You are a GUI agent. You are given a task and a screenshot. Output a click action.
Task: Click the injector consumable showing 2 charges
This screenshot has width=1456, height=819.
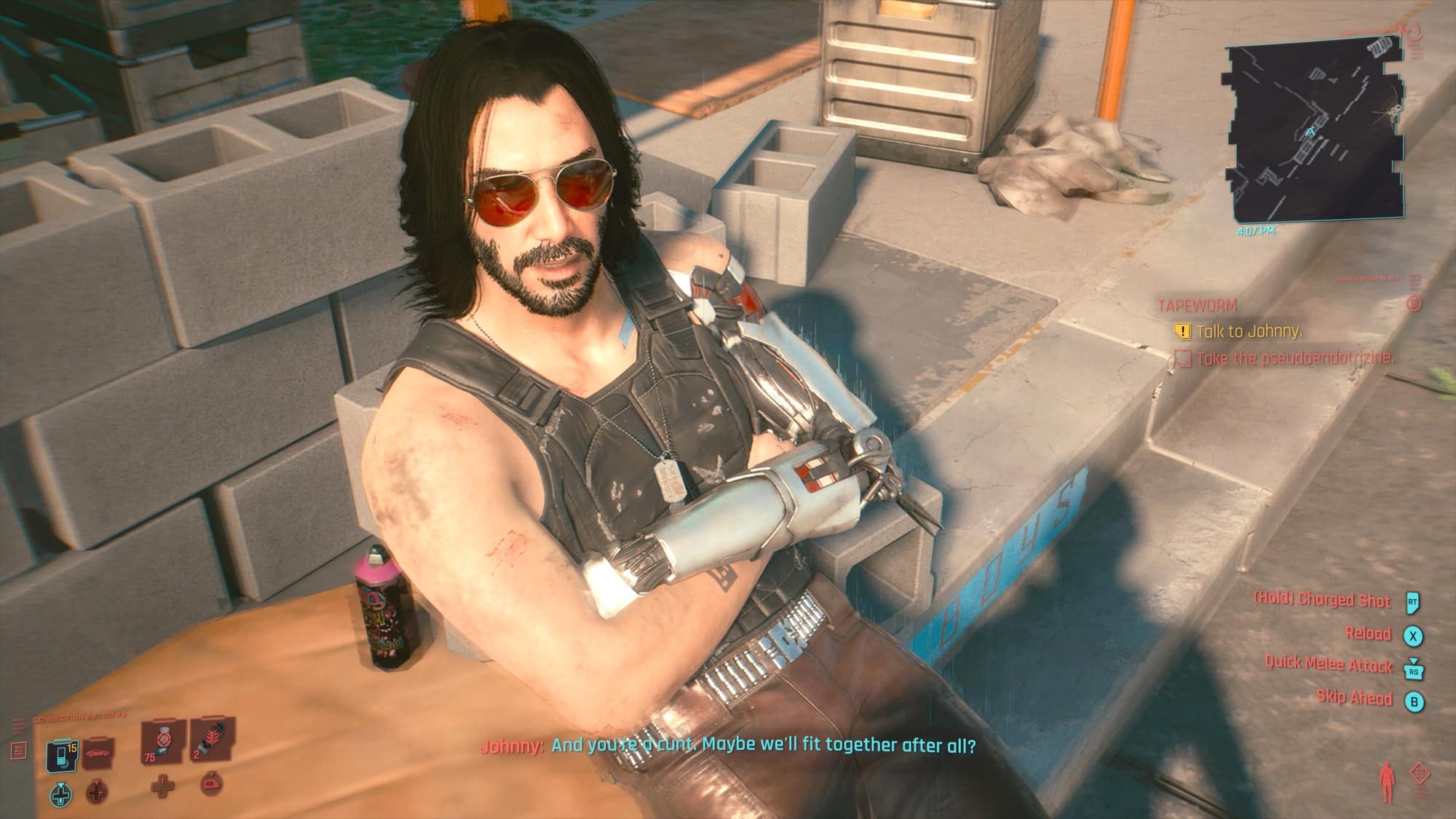pyautogui.click(x=207, y=743)
